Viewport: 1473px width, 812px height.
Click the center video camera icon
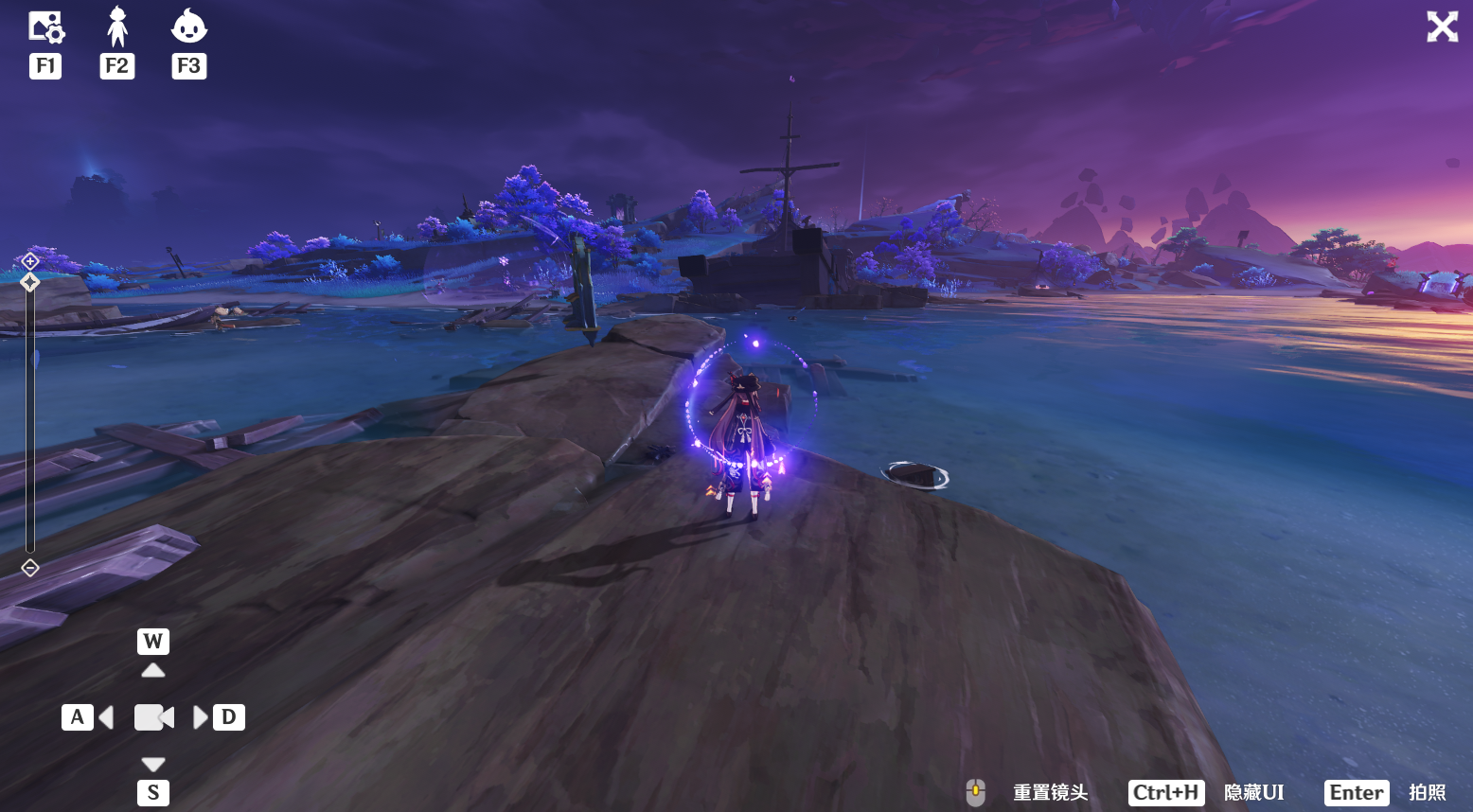[153, 717]
